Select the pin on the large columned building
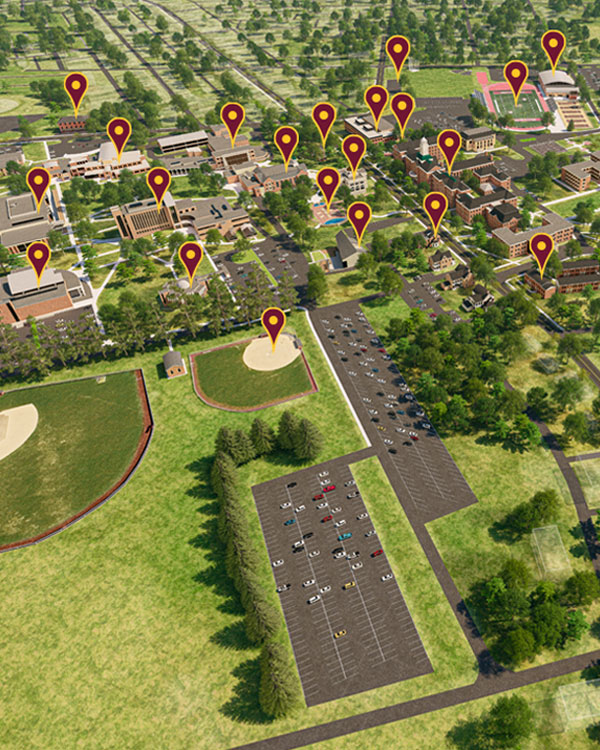This screenshot has height=750, width=600. coord(158,183)
